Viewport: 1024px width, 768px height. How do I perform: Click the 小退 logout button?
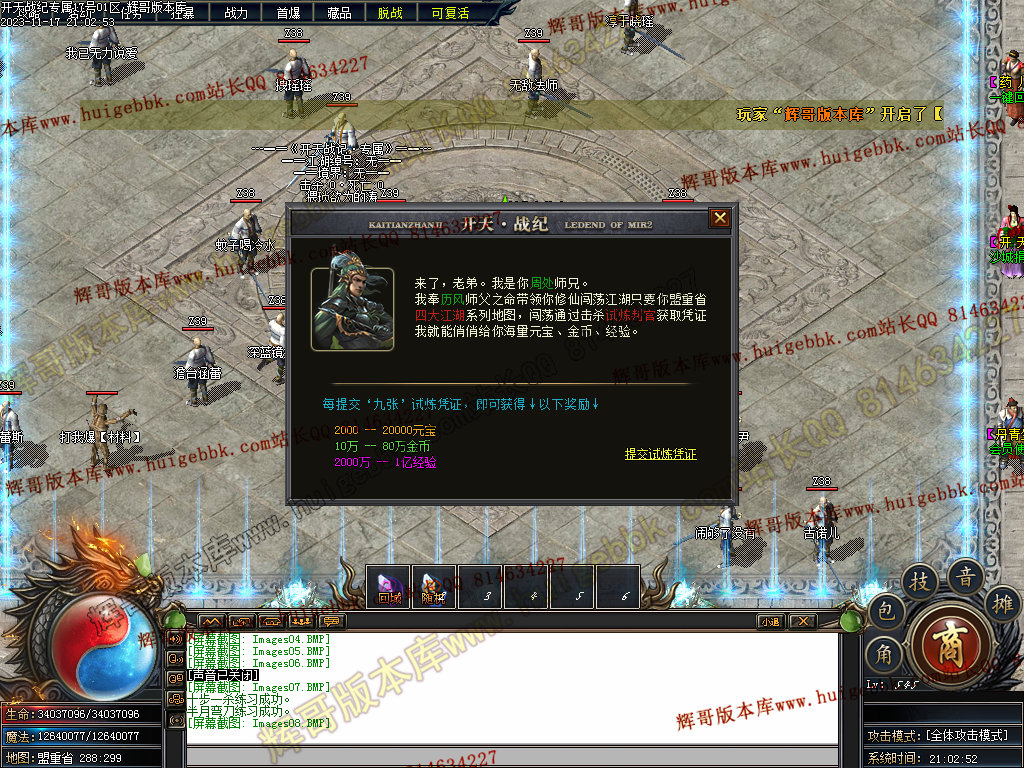click(770, 621)
